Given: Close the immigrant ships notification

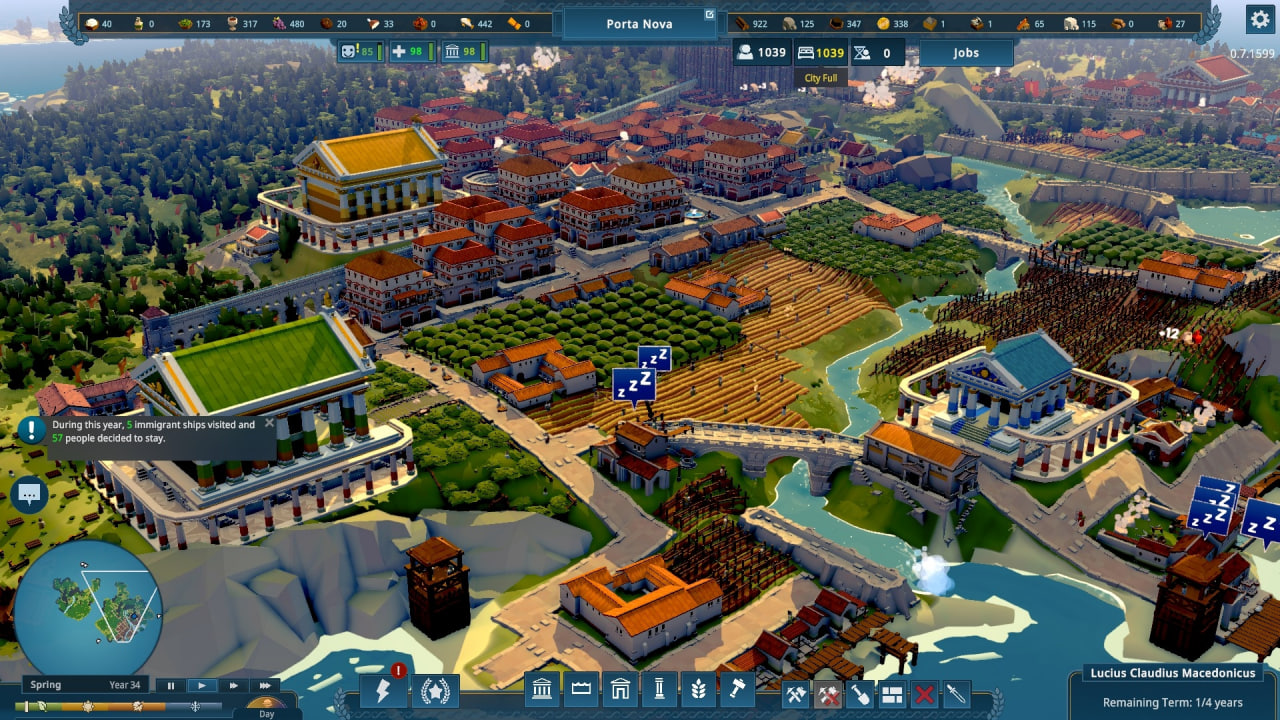Looking at the screenshot, I should tap(269, 423).
